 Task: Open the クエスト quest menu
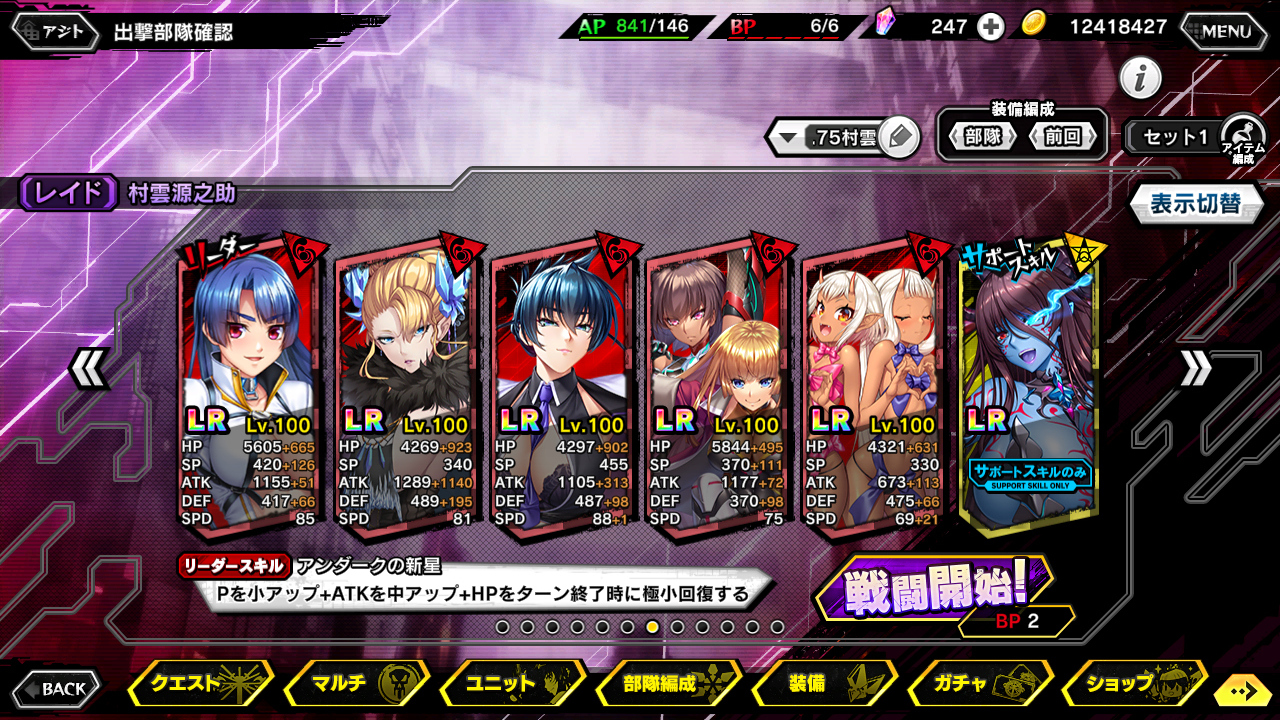[x=200, y=685]
